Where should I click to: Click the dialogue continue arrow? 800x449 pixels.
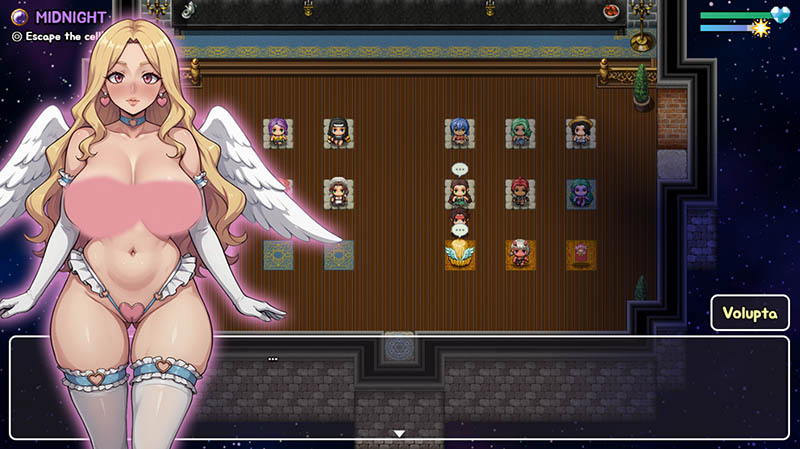pyautogui.click(x=399, y=434)
